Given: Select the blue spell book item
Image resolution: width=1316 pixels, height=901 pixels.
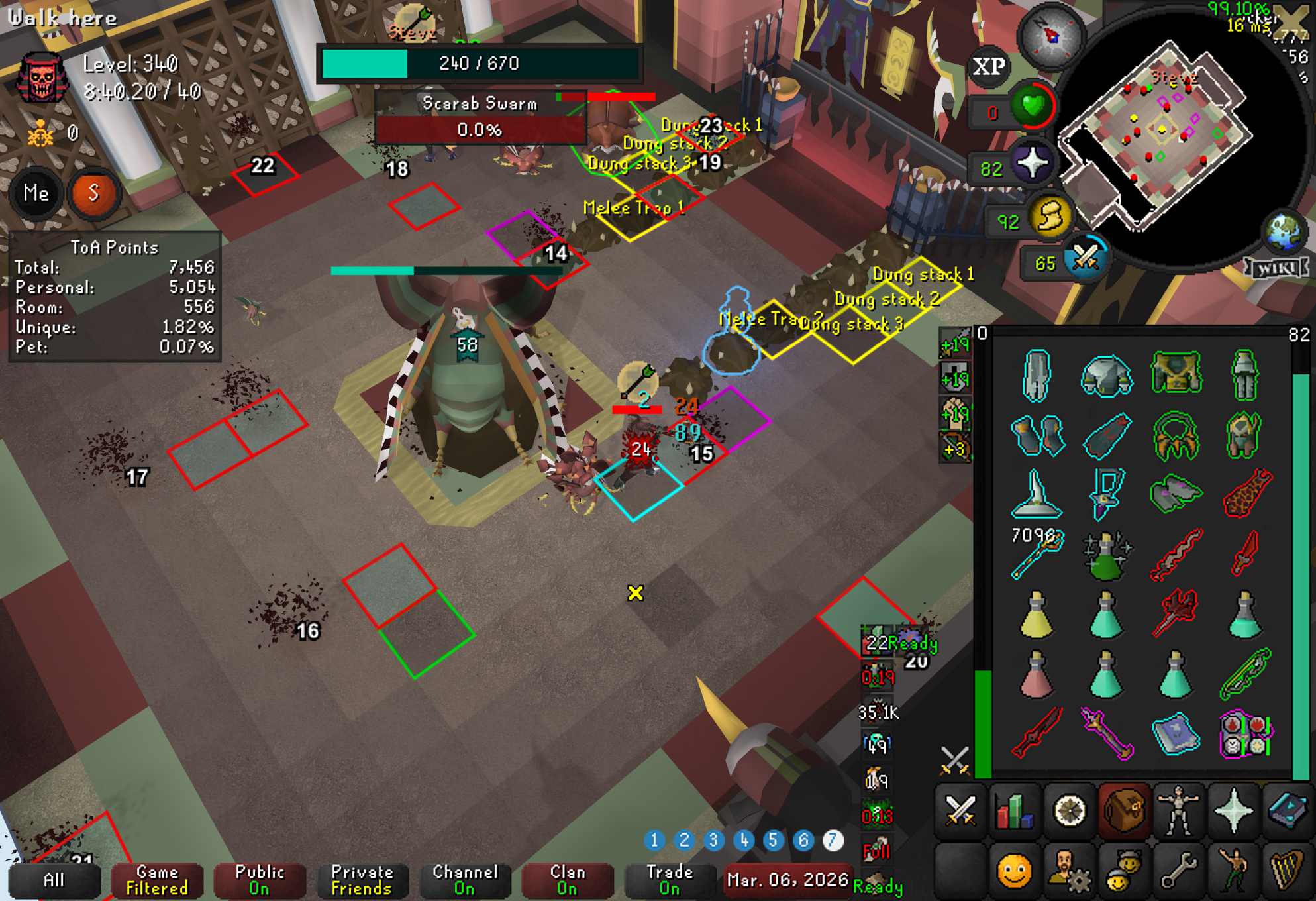Looking at the screenshot, I should coord(1176,733).
